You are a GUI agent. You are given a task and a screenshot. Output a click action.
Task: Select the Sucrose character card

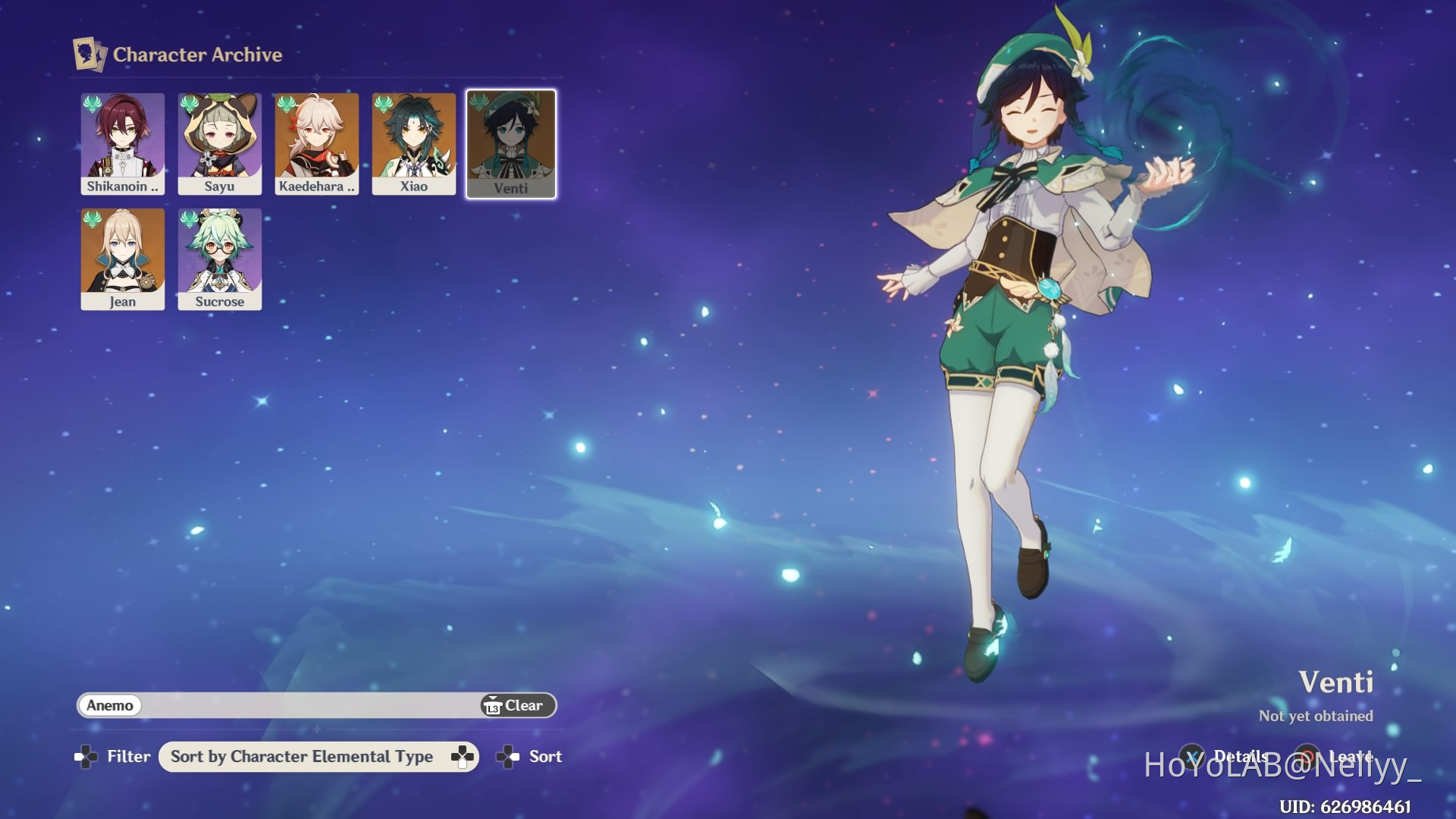(220, 259)
